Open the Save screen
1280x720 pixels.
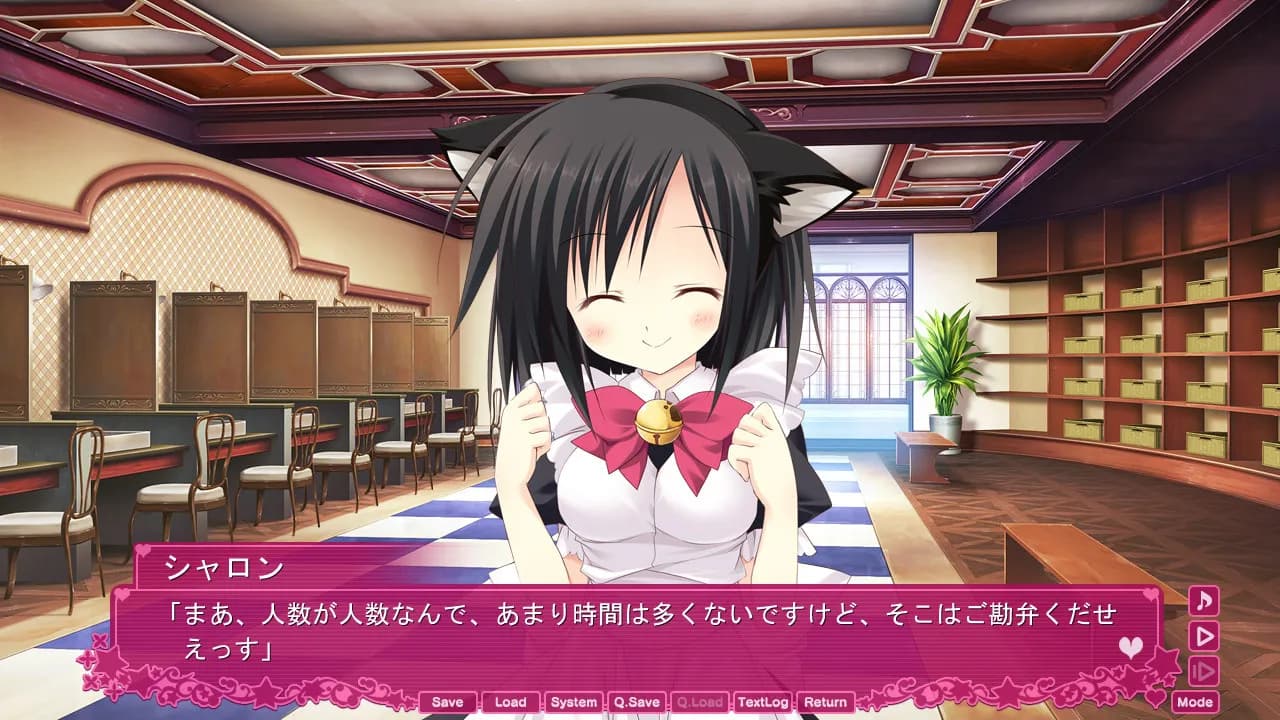point(447,702)
